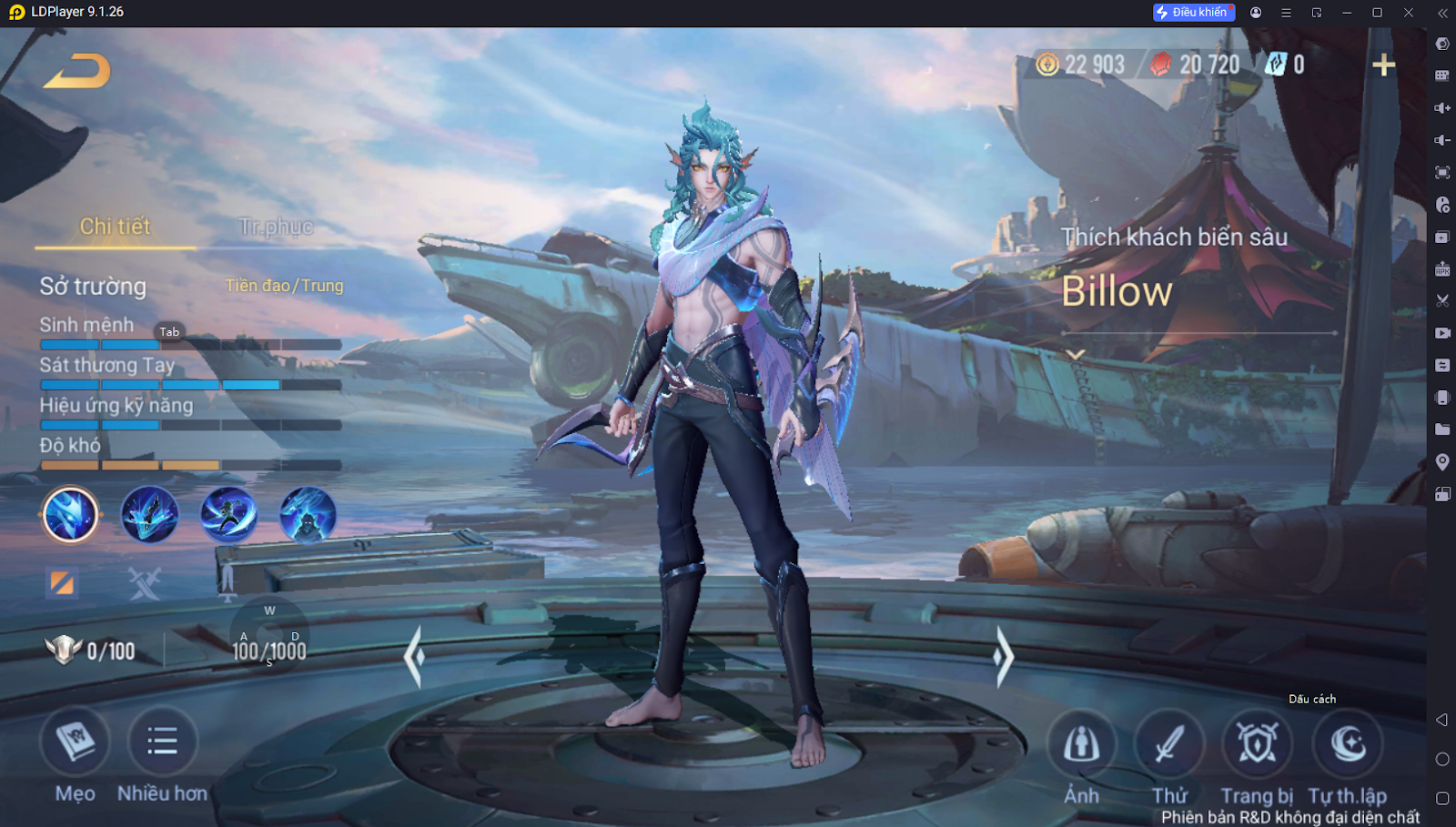Click the APK install icon in sidebar
Viewport: 1456px width, 827px height.
point(1442,268)
